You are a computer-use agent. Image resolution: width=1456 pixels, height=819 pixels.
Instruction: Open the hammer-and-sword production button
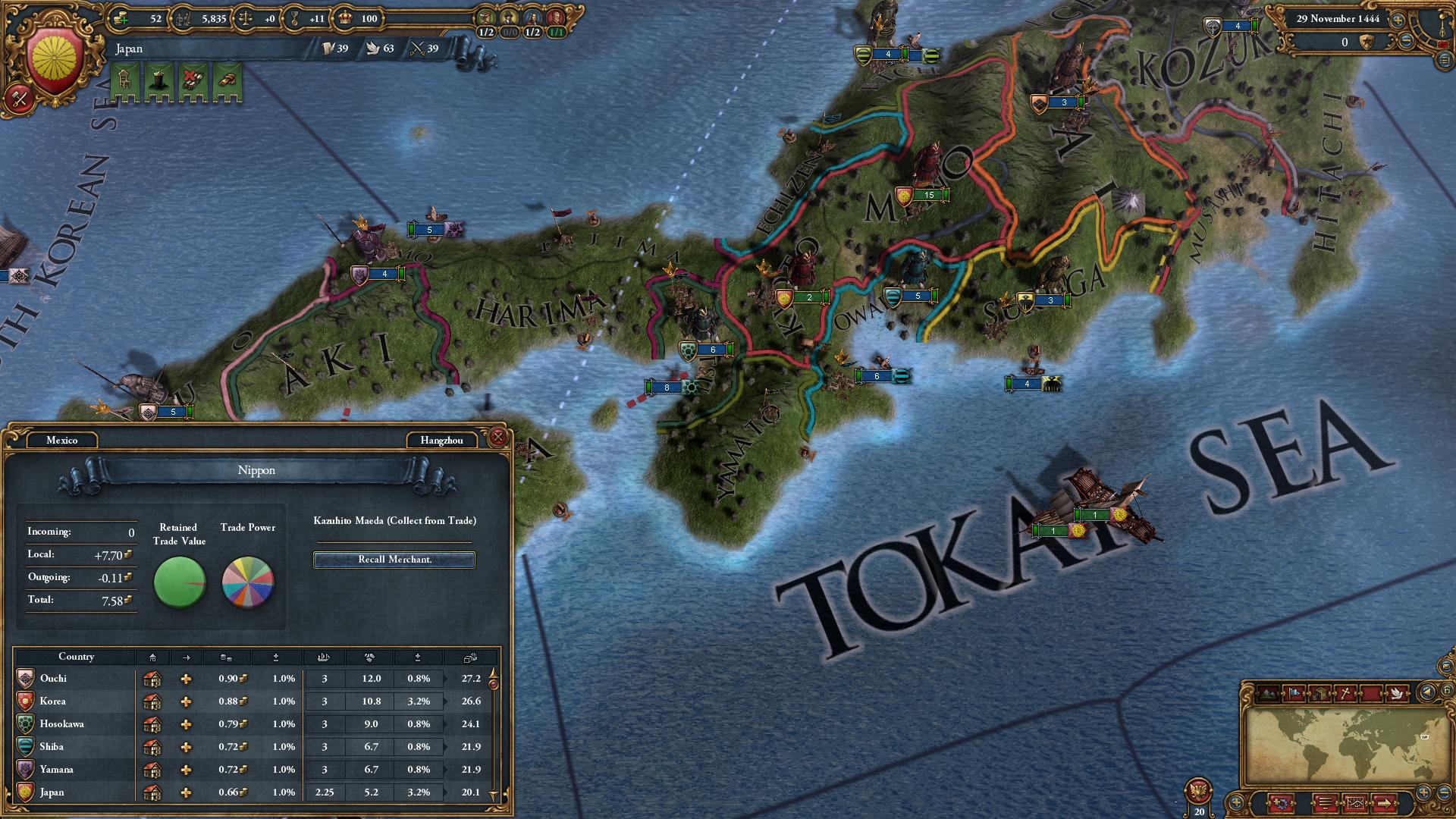(x=20, y=98)
